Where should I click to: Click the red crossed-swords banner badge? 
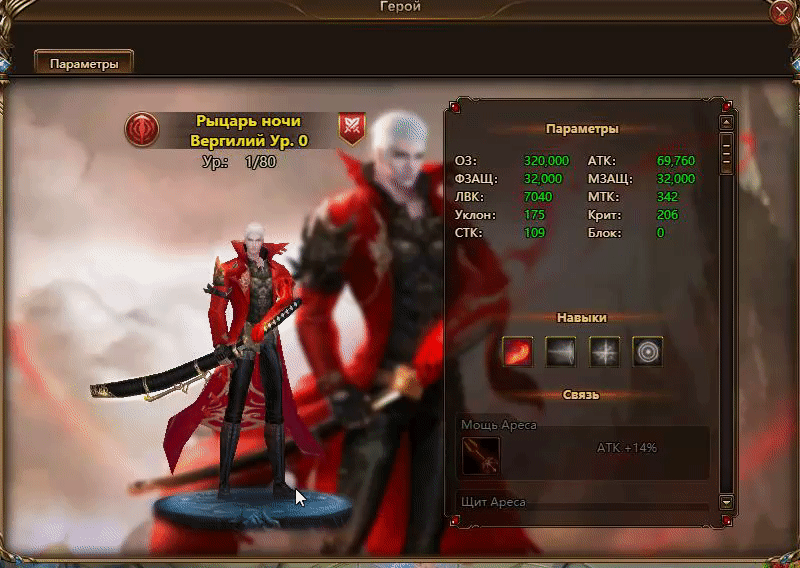pos(351,128)
